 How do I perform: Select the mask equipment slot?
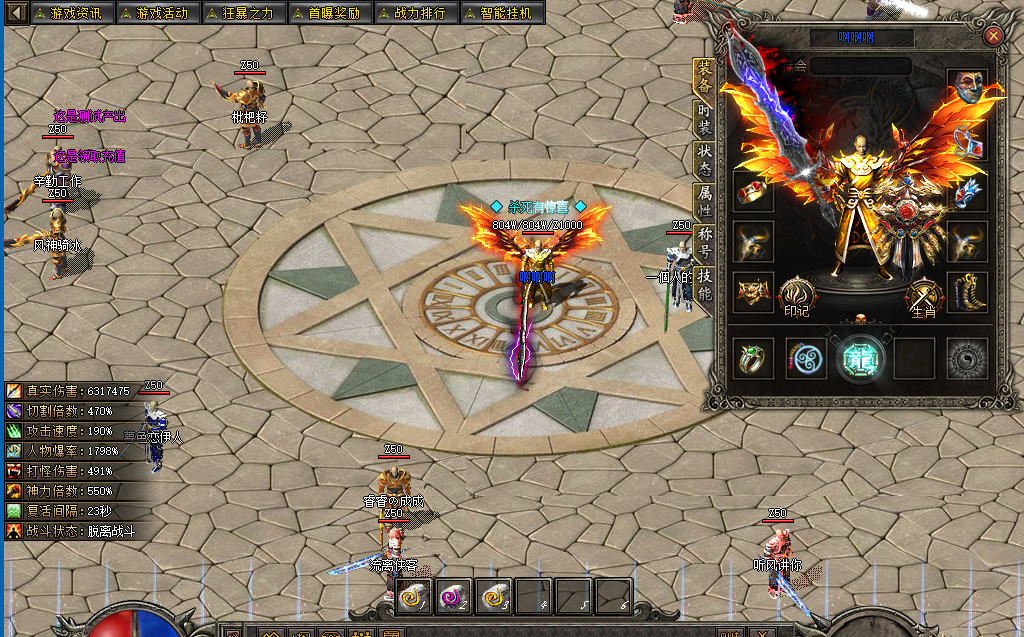pos(967,88)
